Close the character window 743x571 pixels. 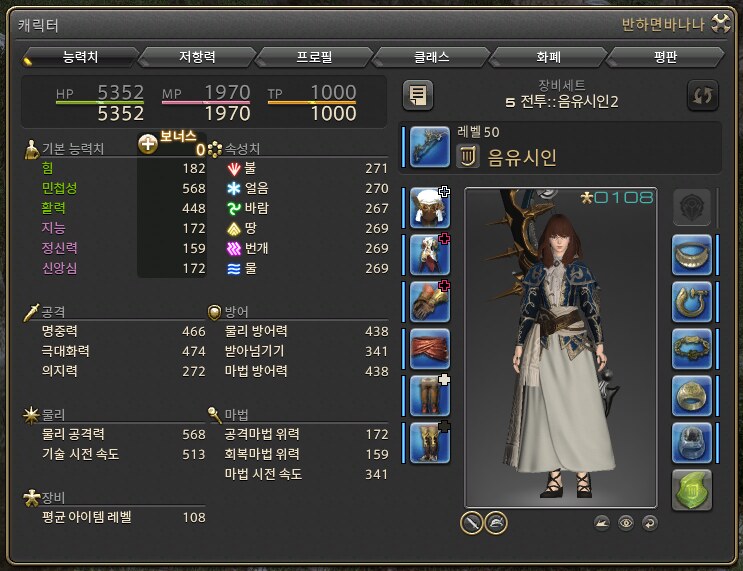(719, 25)
